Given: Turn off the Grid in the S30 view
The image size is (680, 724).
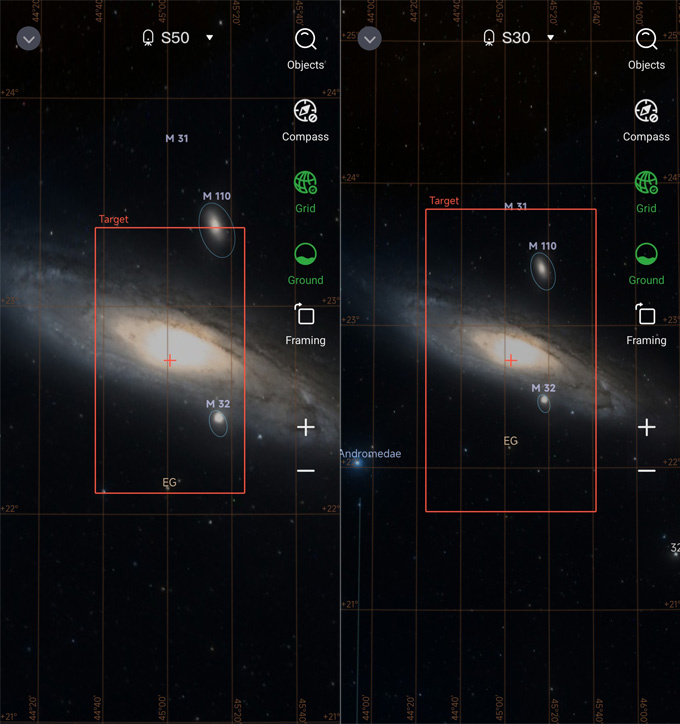Looking at the screenshot, I should click(647, 184).
